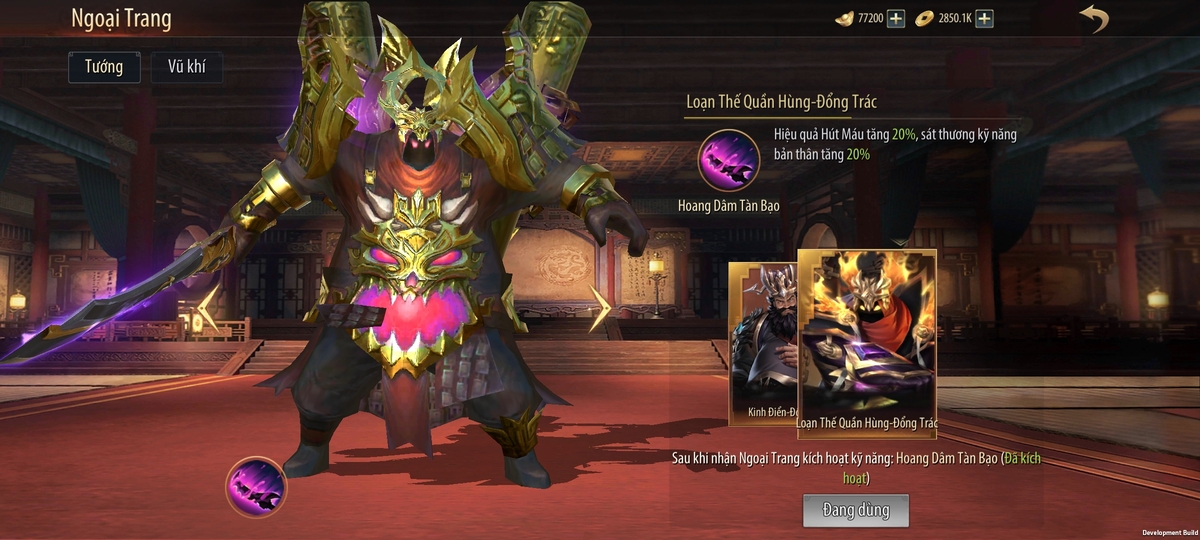Viewport: 1200px width, 540px height.
Task: Switch to the Tướng tab
Action: 104,67
